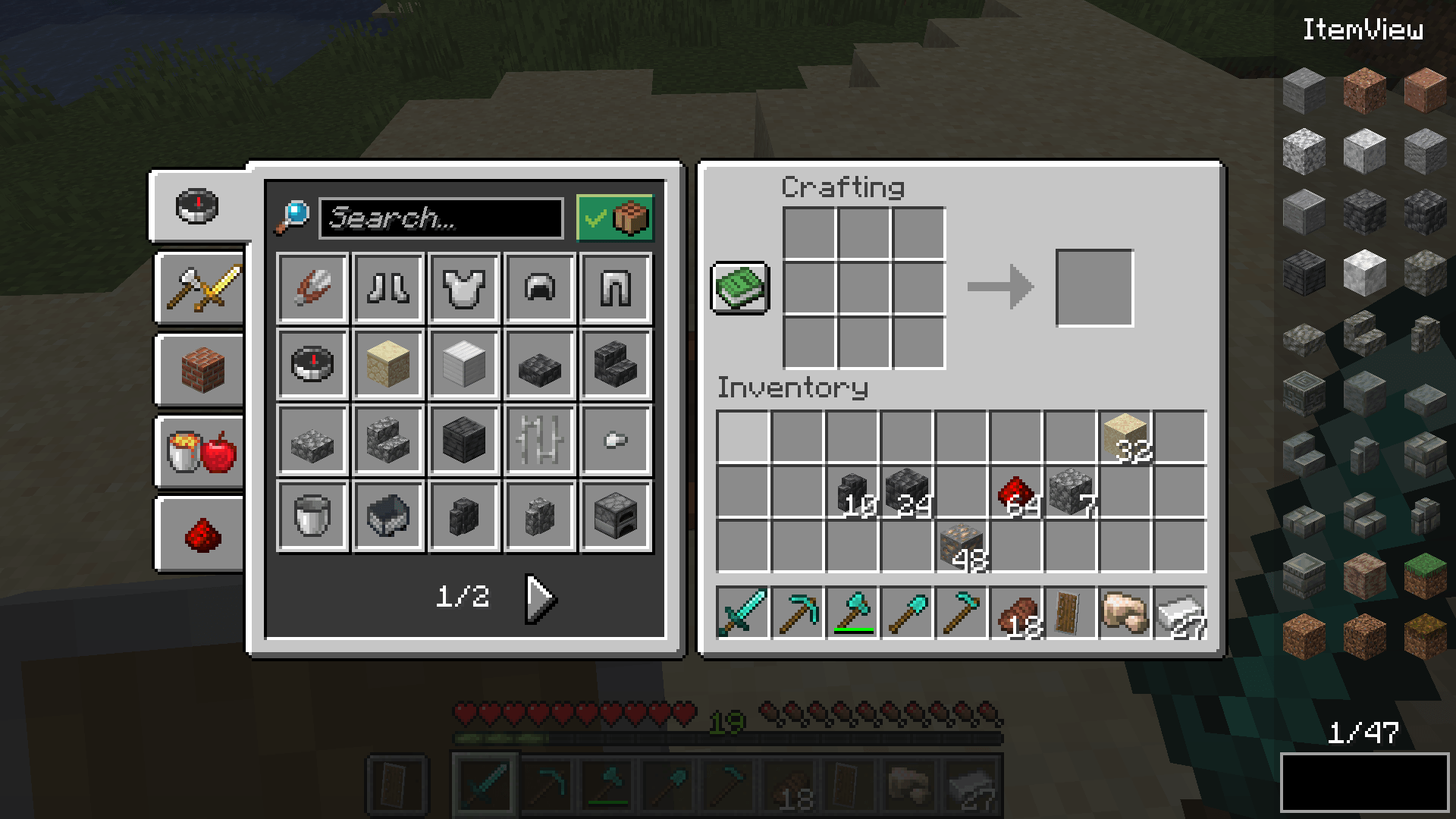
Task: Select the iron chestplate recipe
Action: [x=464, y=289]
